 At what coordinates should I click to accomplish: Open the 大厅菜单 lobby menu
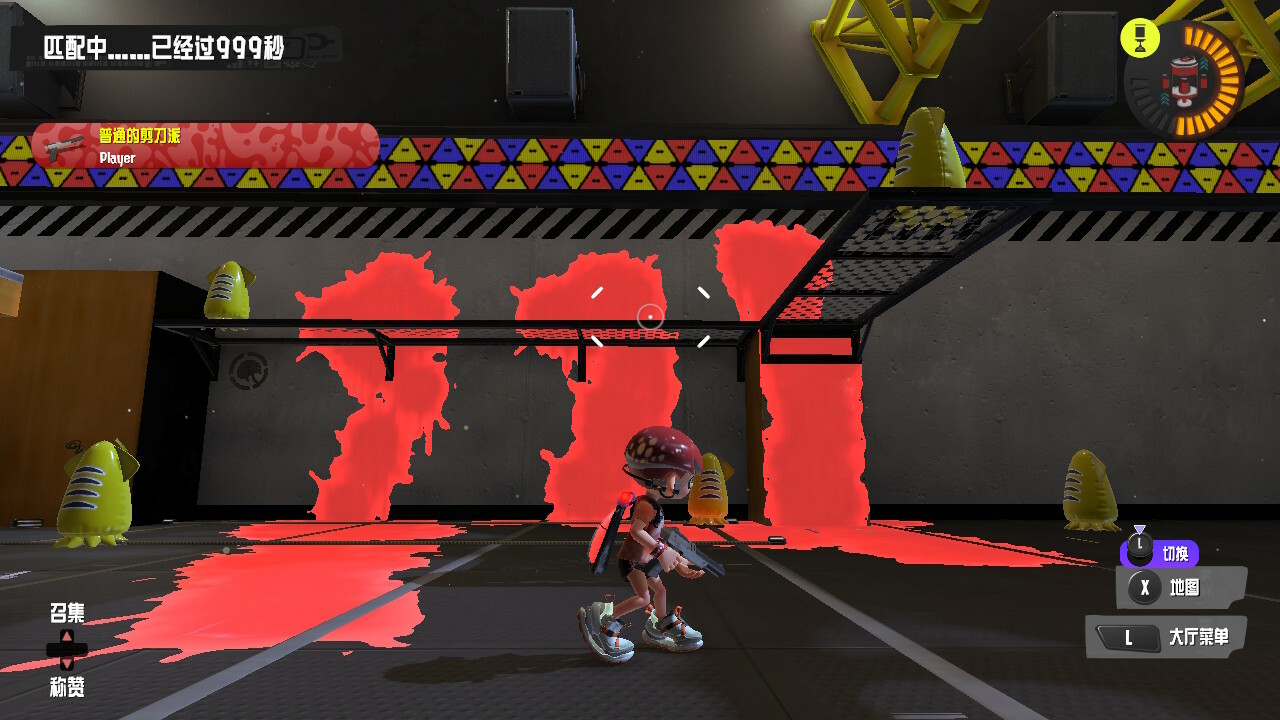pyautogui.click(x=1166, y=637)
